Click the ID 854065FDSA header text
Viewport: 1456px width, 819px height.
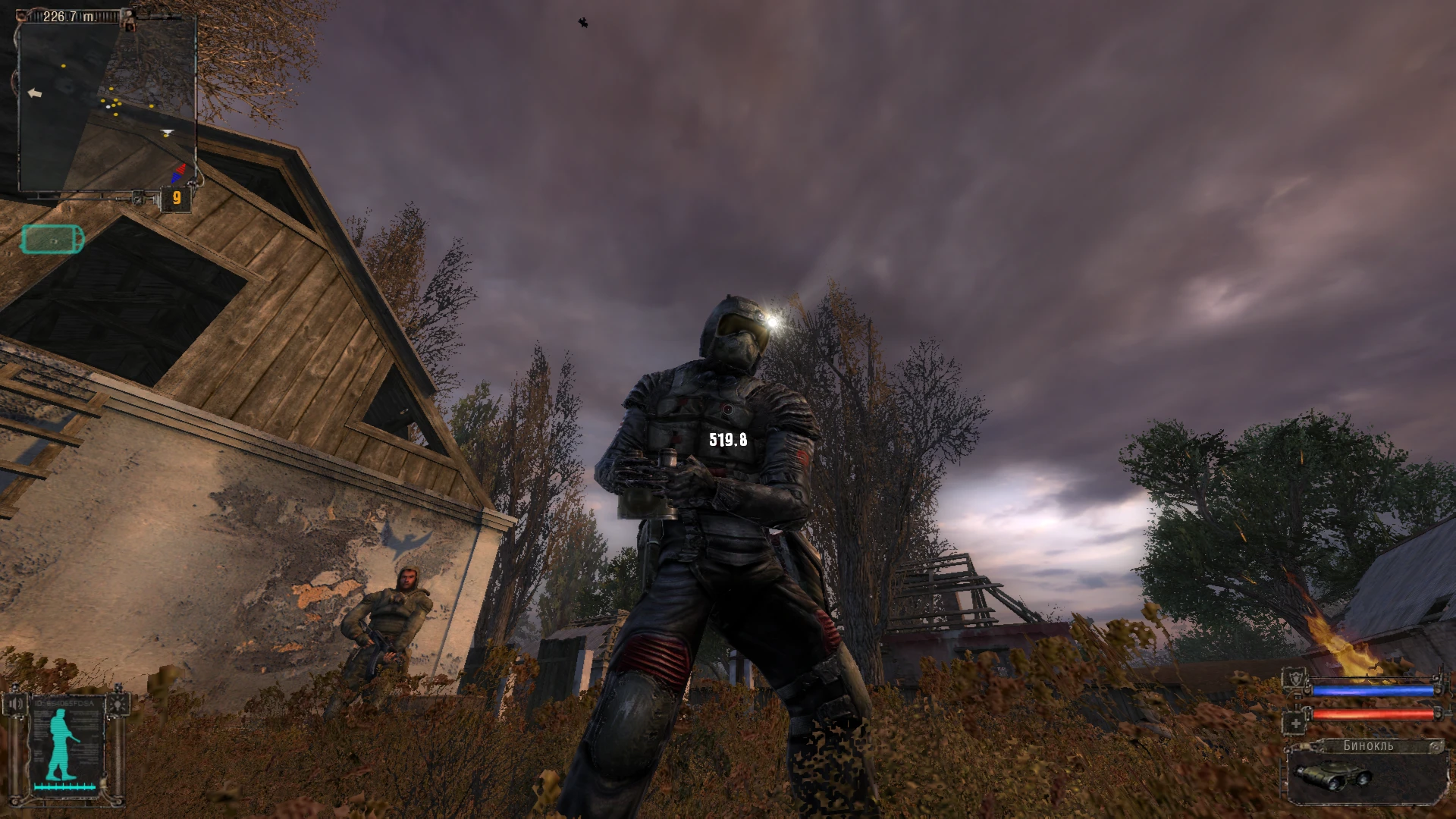64,703
